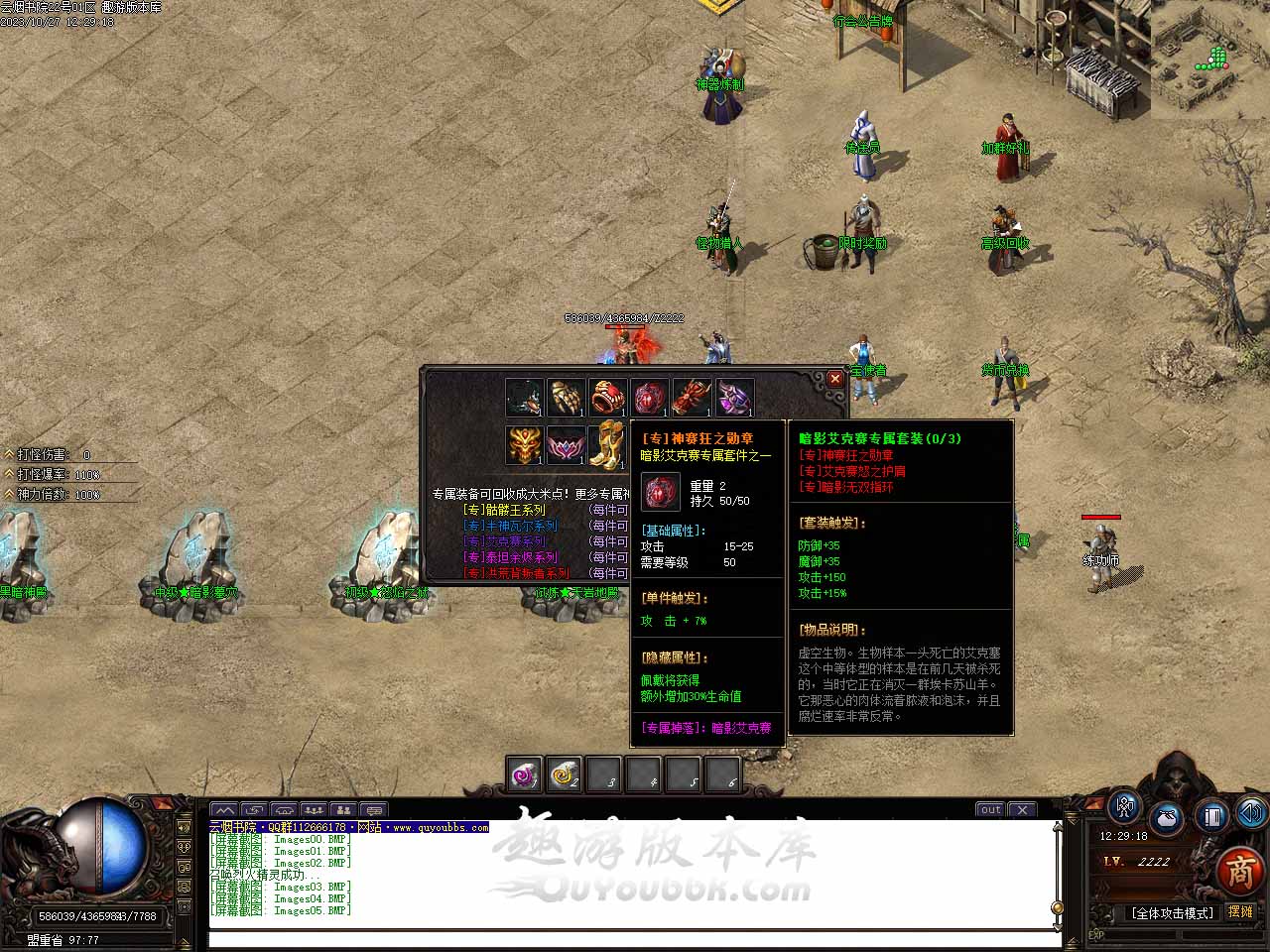
Task: Select the golden demon mask item
Action: (524, 445)
